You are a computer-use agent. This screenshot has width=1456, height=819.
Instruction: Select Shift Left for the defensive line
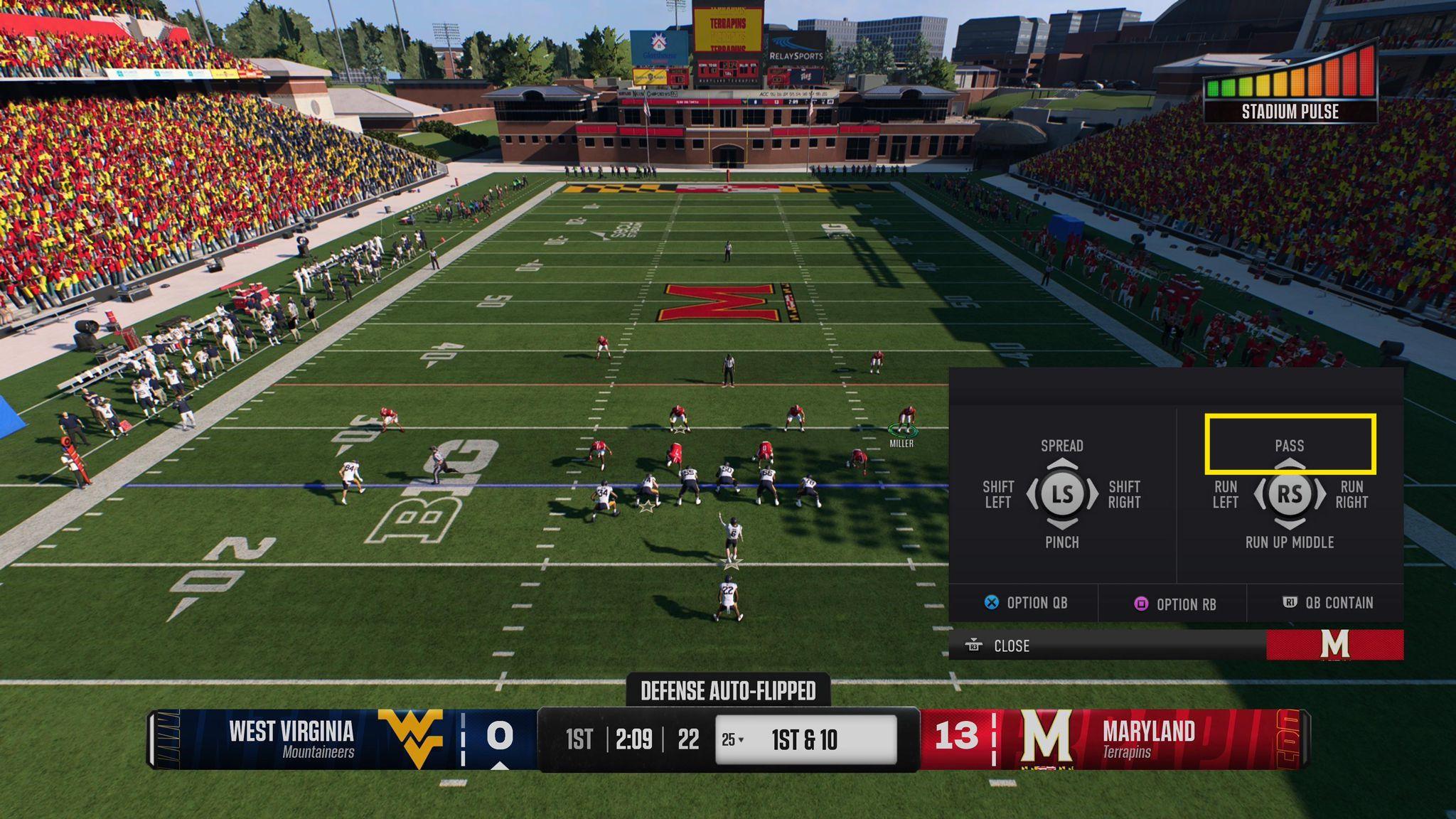pos(997,494)
